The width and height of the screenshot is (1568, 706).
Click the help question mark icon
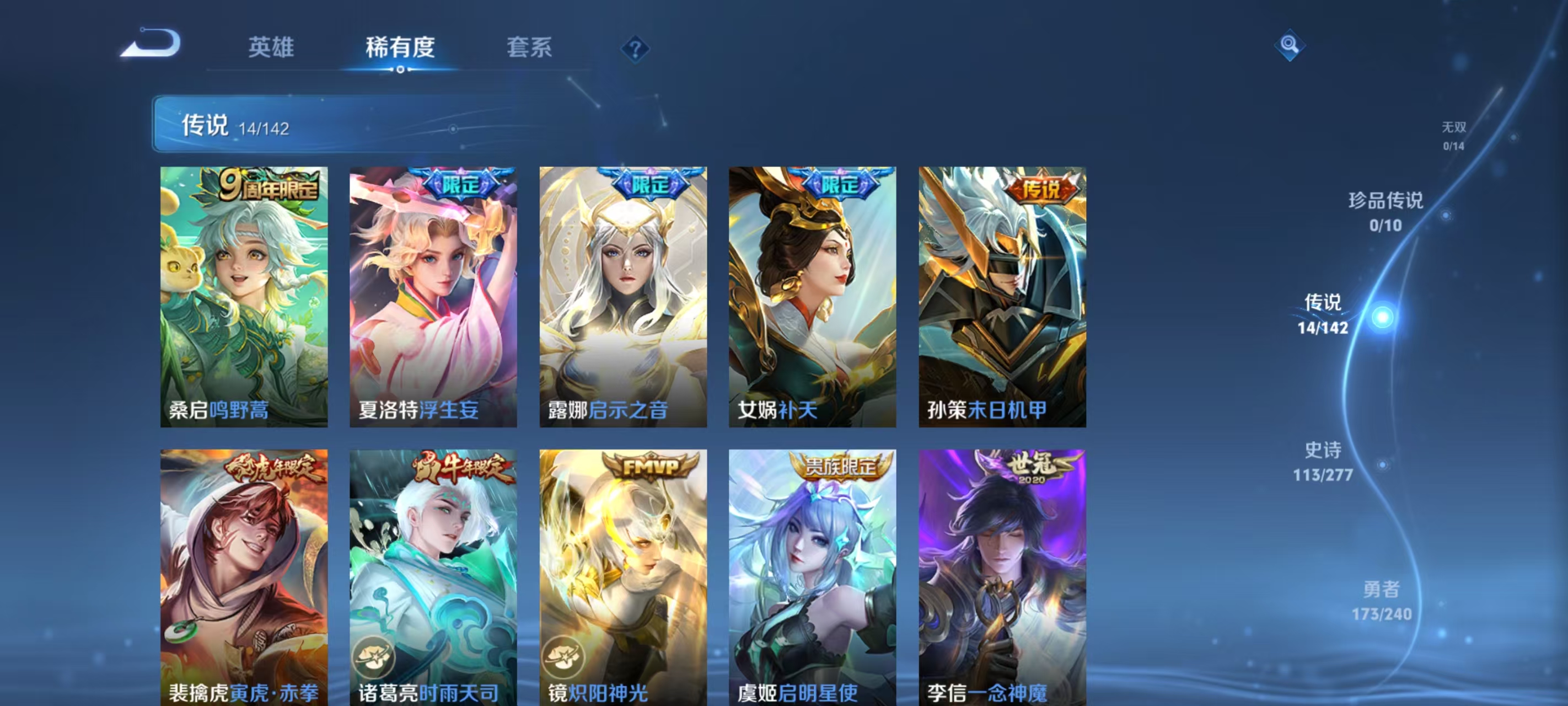point(635,51)
